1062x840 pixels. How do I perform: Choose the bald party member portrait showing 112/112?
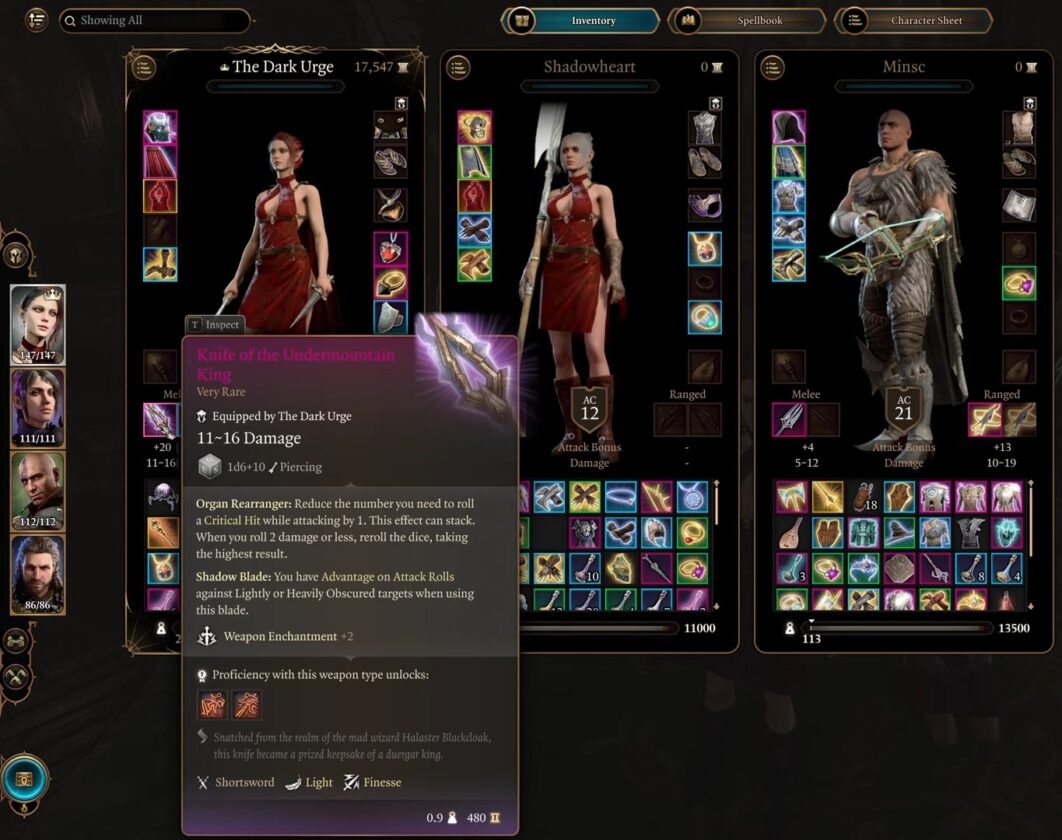[x=38, y=491]
